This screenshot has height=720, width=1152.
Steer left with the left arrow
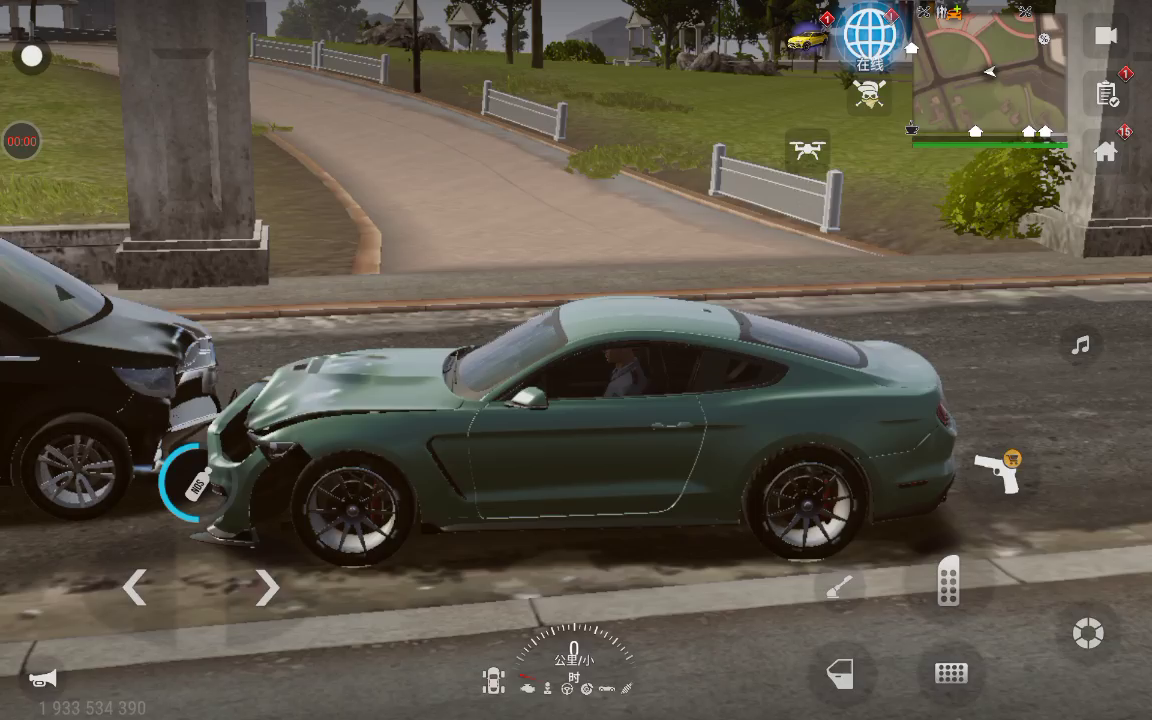pos(135,588)
